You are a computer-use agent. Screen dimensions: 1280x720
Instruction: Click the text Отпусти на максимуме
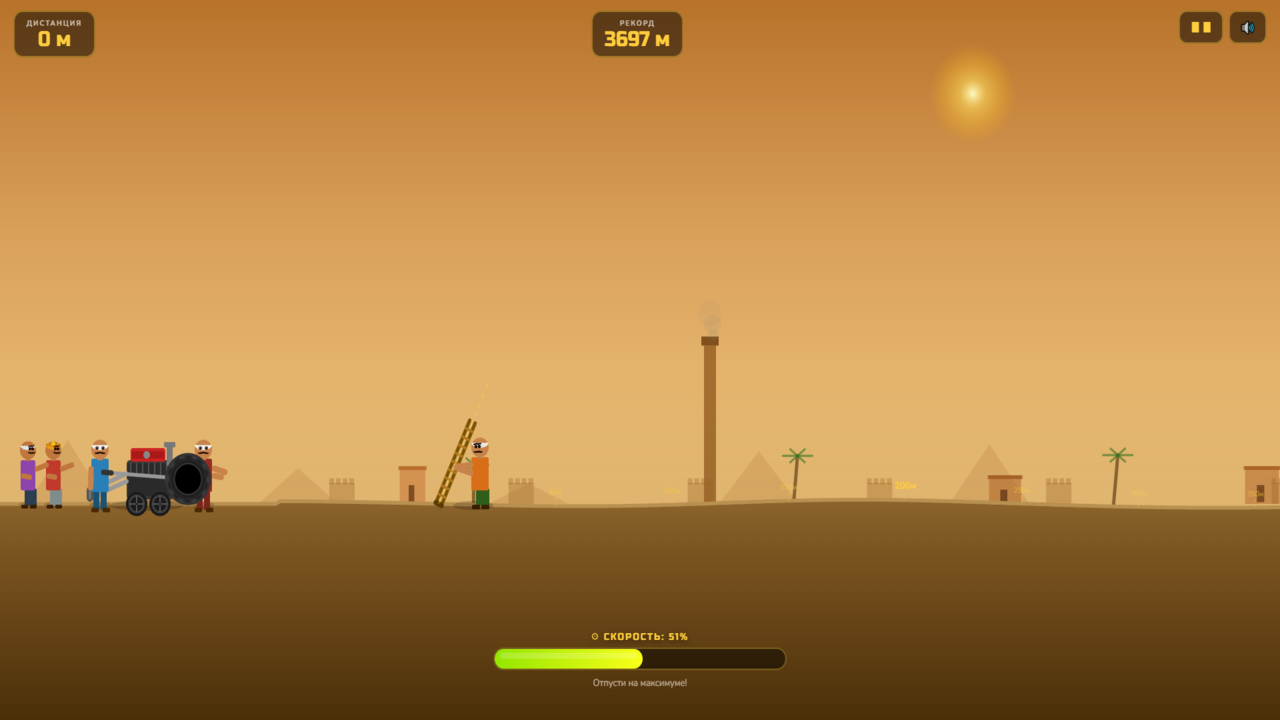click(639, 682)
